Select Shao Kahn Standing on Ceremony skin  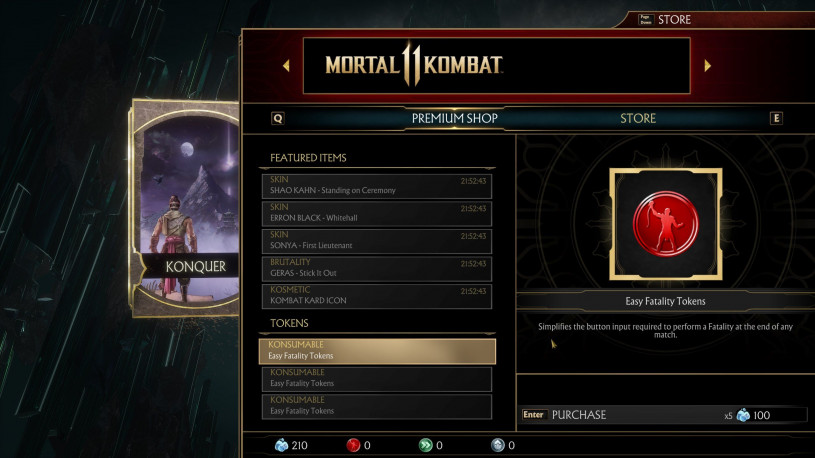[376, 186]
